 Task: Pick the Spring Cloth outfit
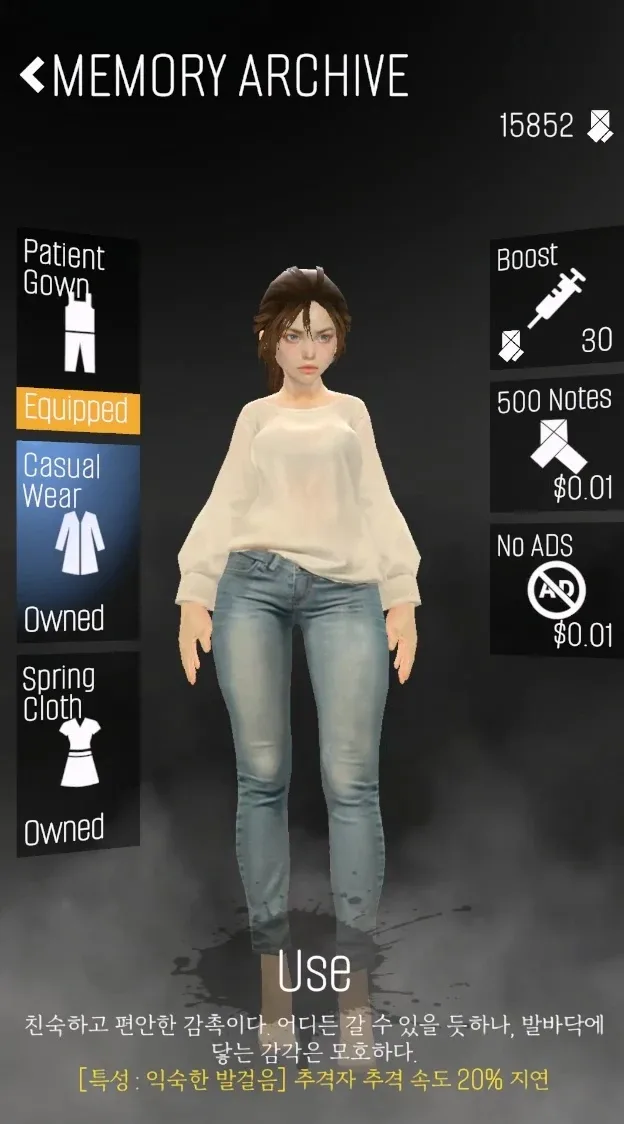click(77, 753)
